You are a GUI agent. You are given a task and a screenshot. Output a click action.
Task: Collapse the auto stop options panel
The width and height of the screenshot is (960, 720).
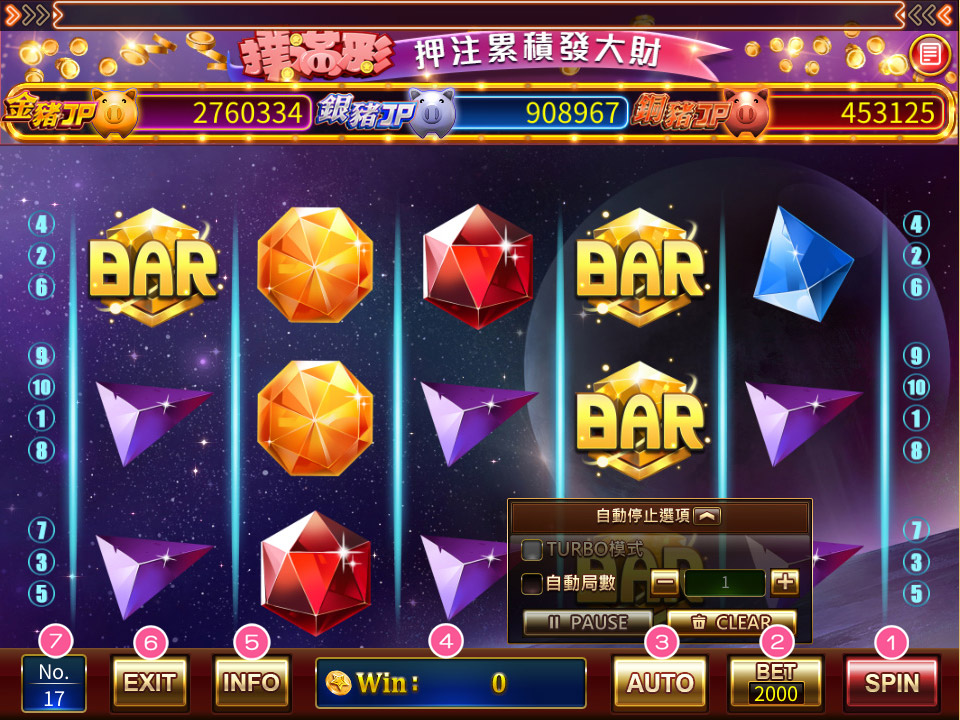(x=706, y=516)
